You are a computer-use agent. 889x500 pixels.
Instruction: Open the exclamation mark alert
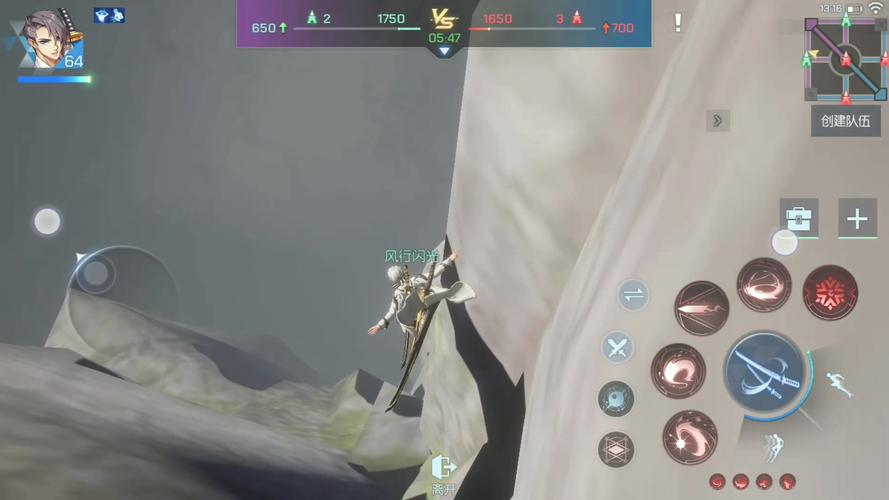pos(678,23)
